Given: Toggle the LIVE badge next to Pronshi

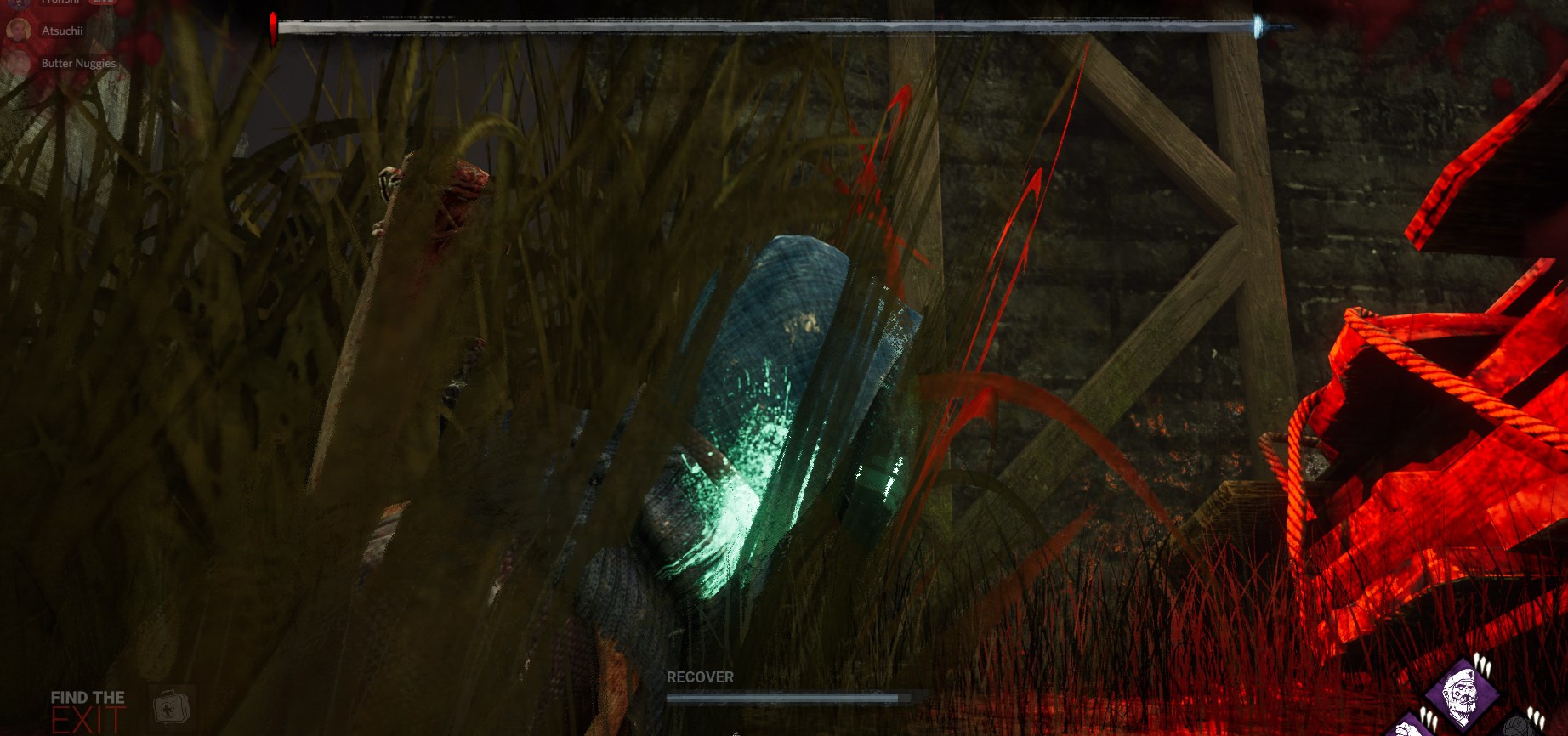Looking at the screenshot, I should click(x=102, y=3).
